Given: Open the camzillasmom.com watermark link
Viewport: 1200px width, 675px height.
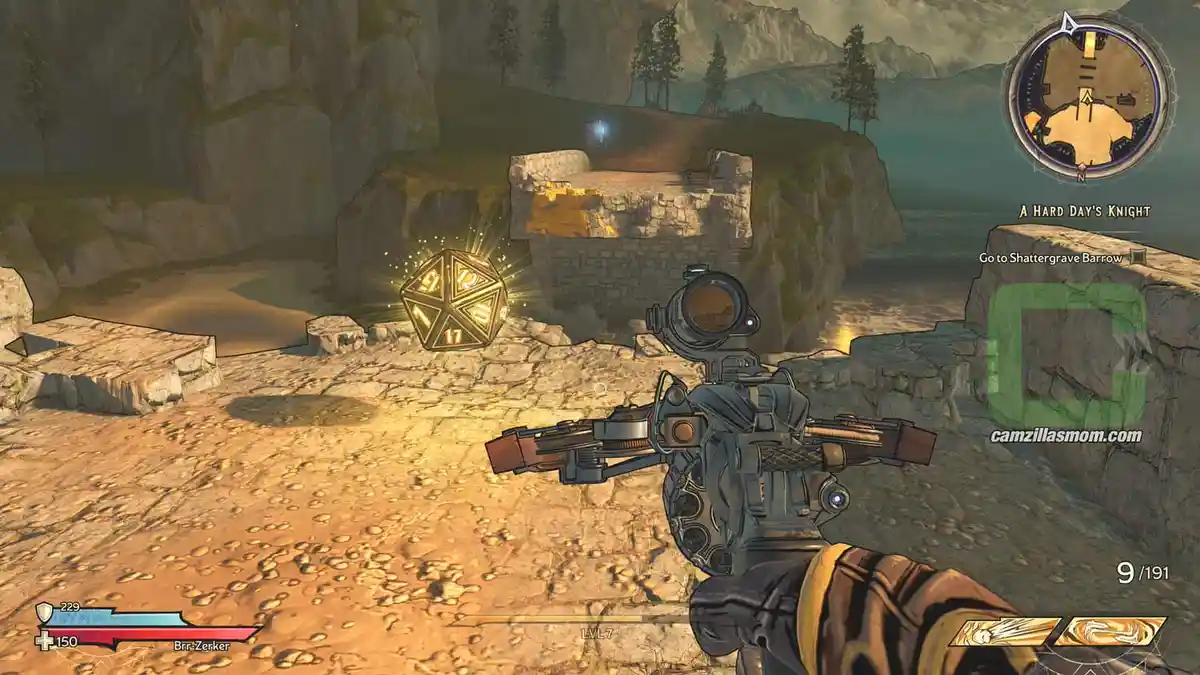Looking at the screenshot, I should (x=1065, y=435).
